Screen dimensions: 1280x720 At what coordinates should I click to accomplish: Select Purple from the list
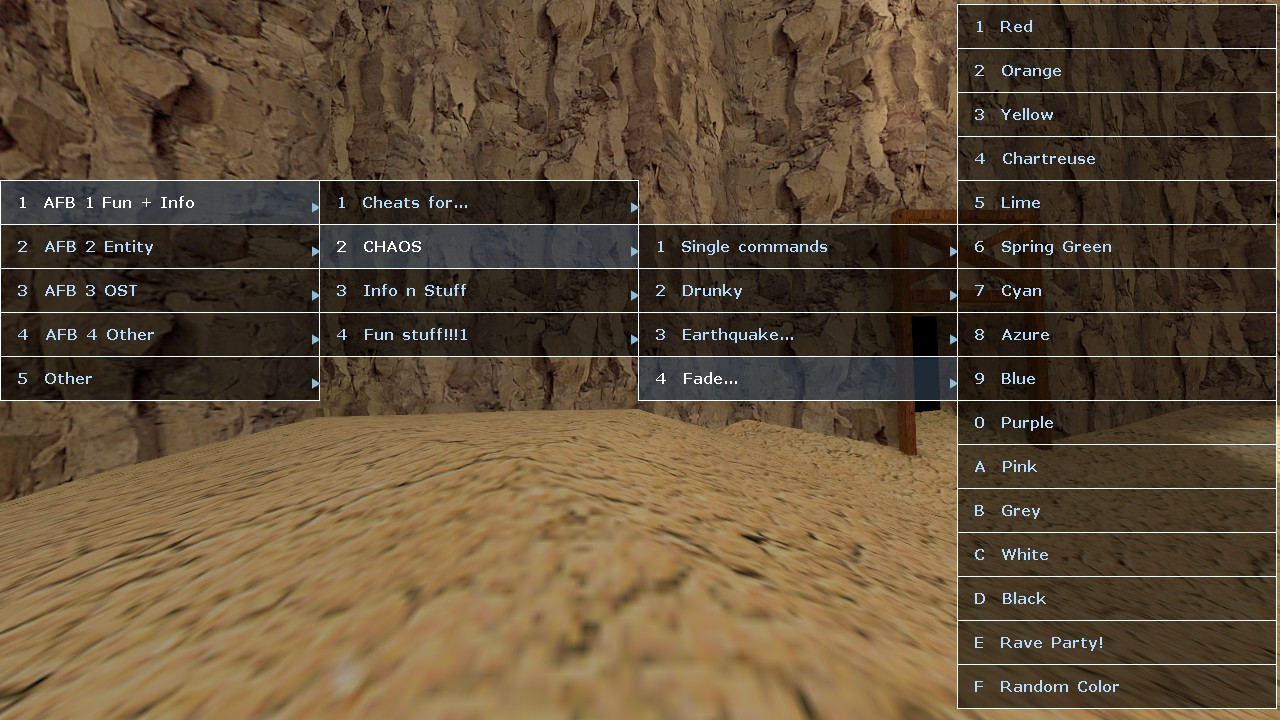coord(1115,422)
